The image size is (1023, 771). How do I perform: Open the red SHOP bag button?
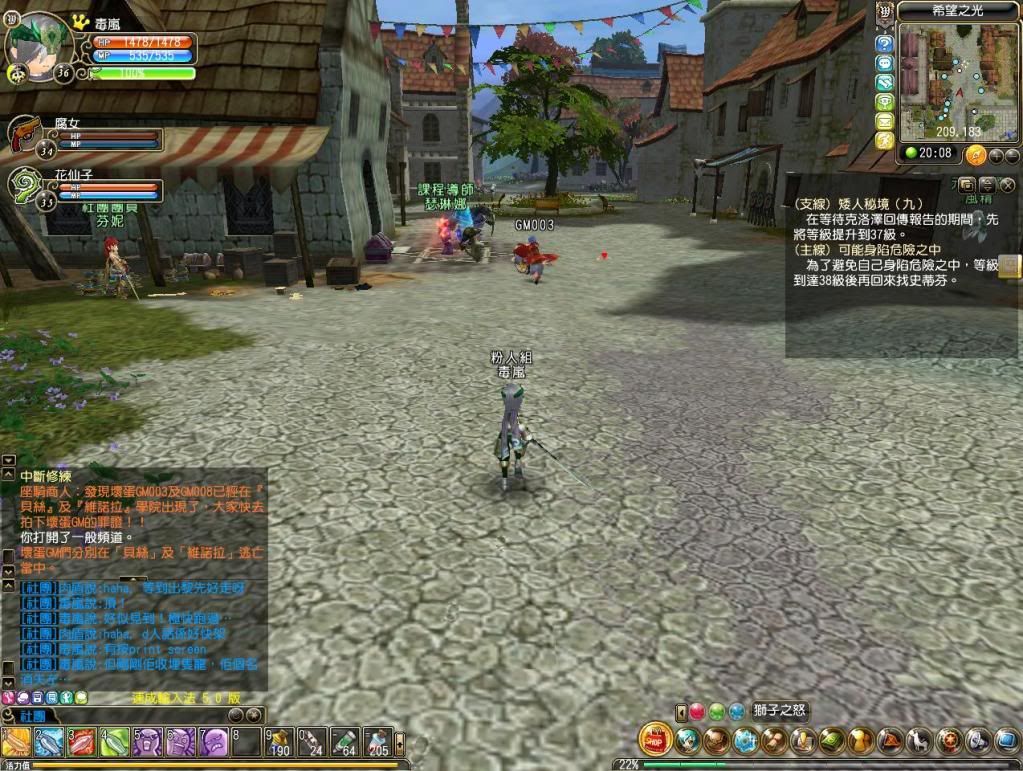tap(655, 740)
